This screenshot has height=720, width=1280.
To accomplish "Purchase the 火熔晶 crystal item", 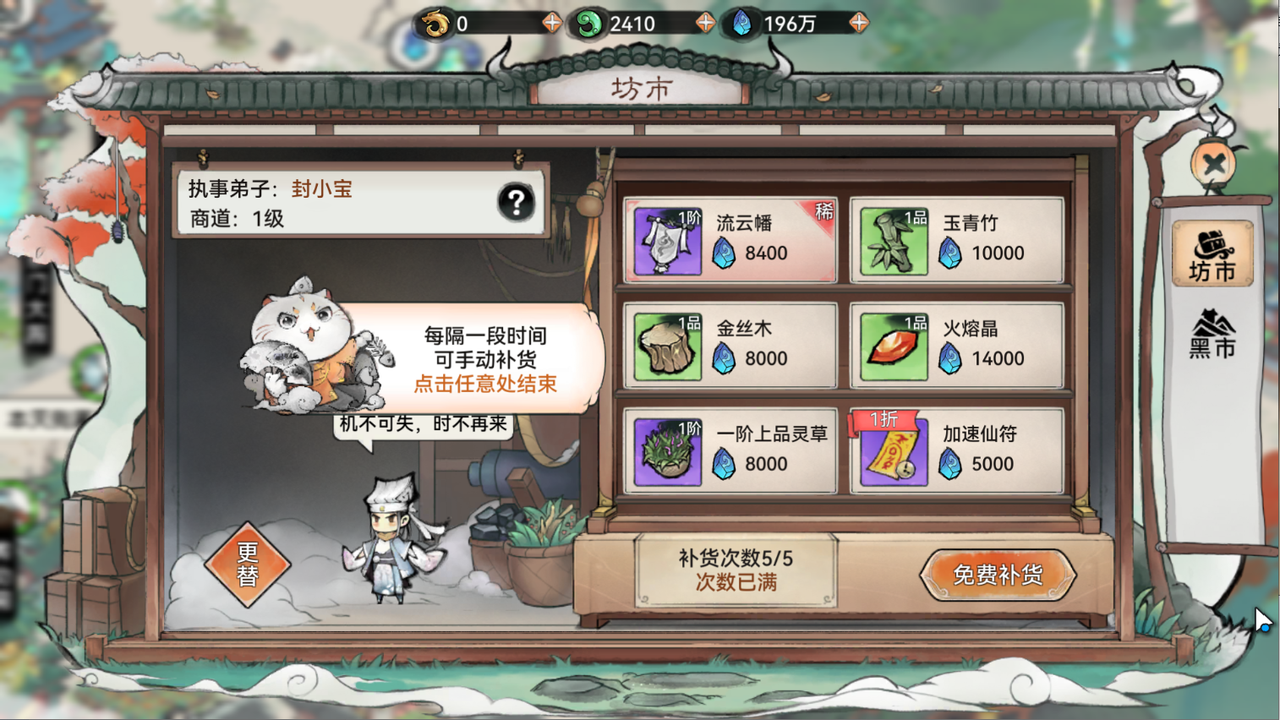I will [956, 345].
